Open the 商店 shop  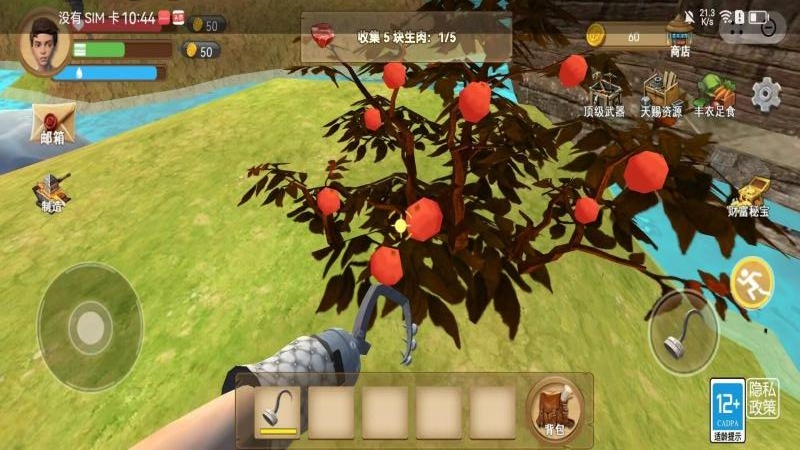tap(680, 40)
